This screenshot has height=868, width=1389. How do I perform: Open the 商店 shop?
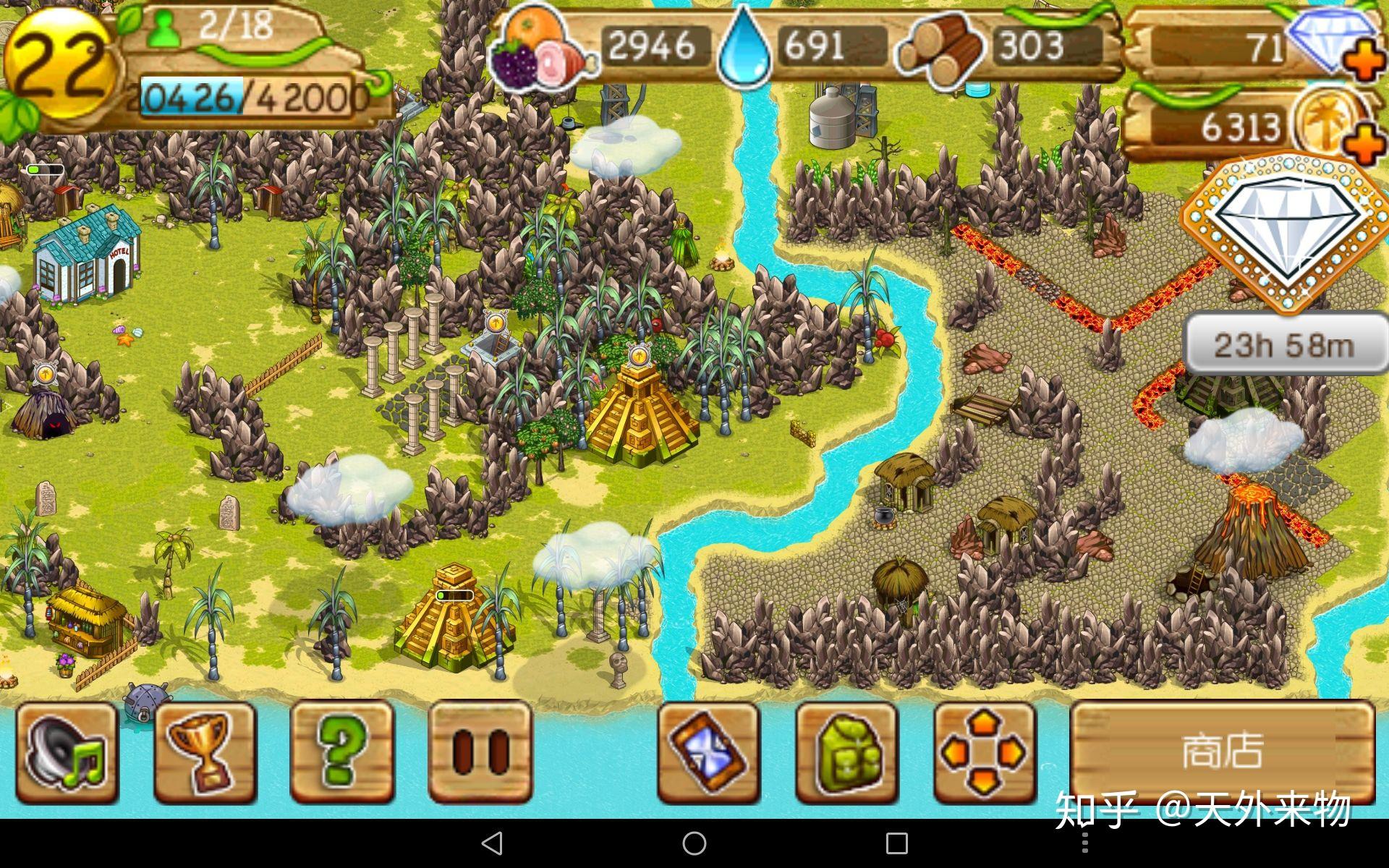click(1222, 751)
